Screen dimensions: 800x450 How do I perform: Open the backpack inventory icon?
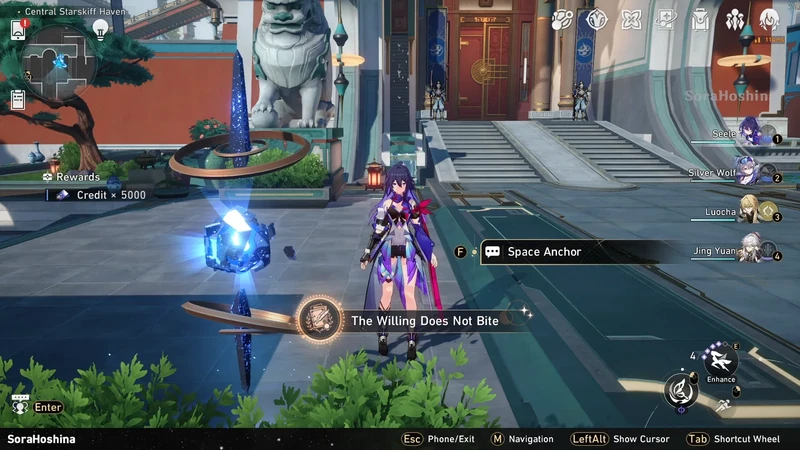(701, 19)
